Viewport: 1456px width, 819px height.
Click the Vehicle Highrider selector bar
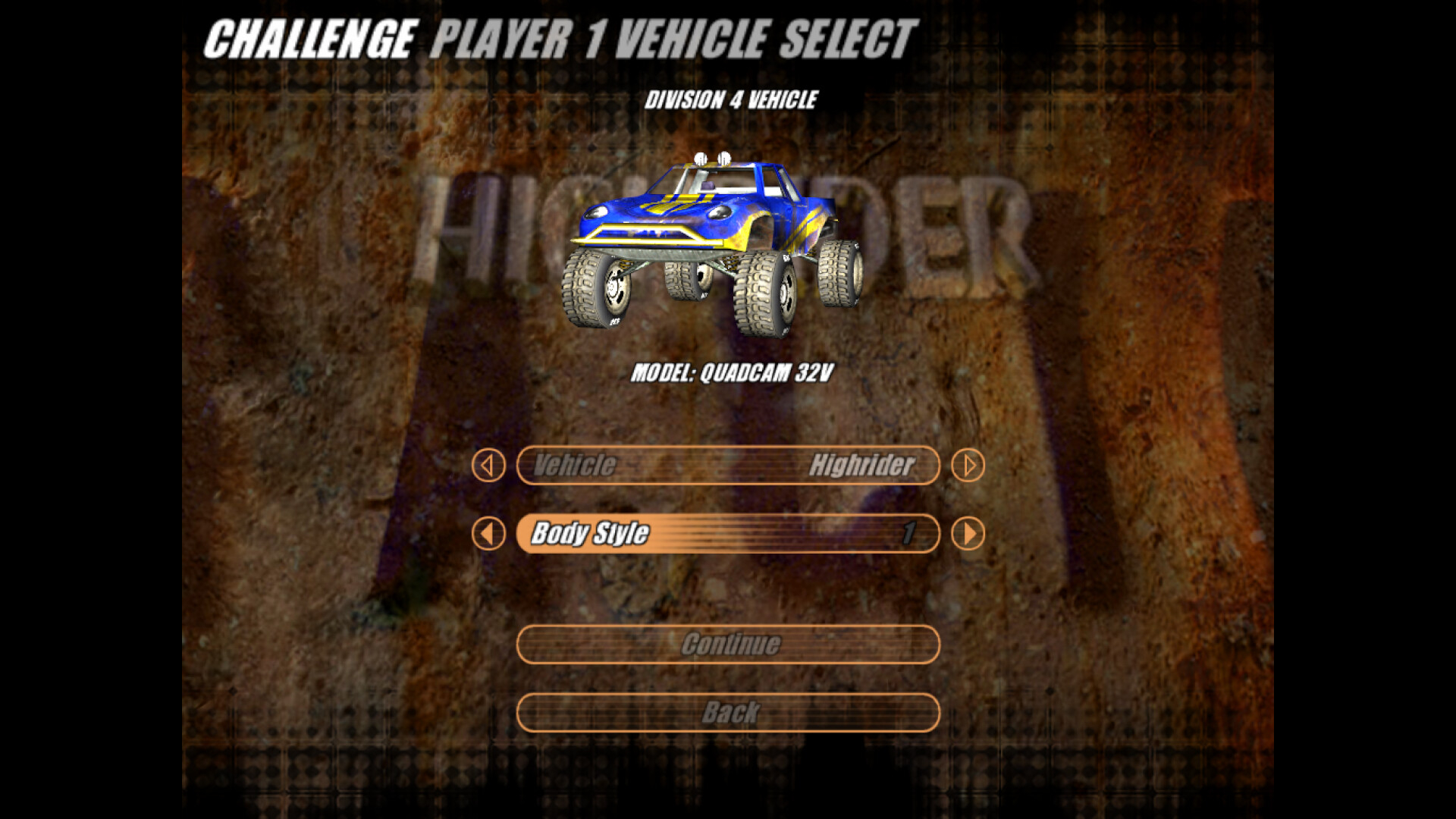coord(728,465)
